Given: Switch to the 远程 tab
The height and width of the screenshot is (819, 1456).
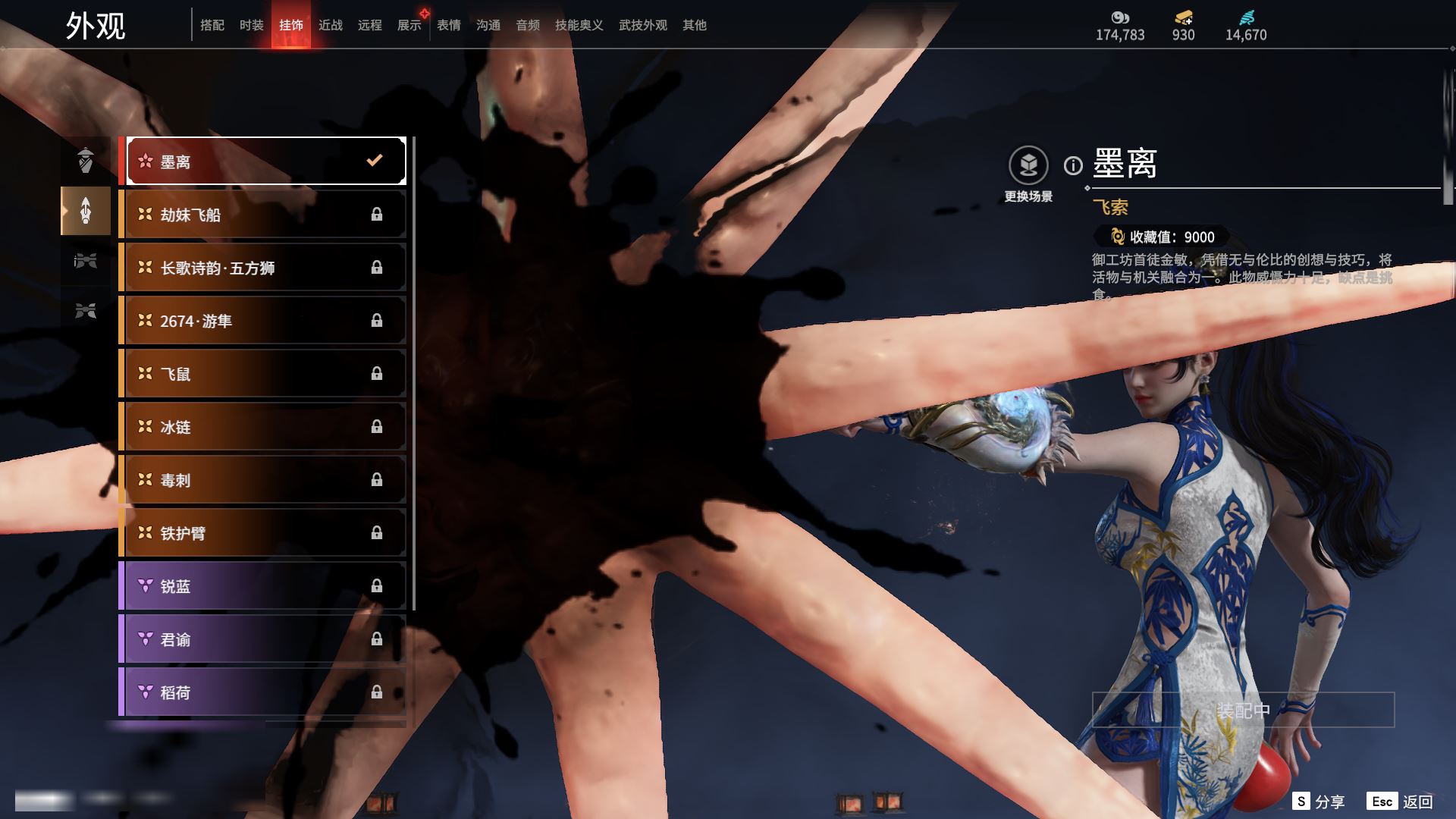Looking at the screenshot, I should coord(370,25).
